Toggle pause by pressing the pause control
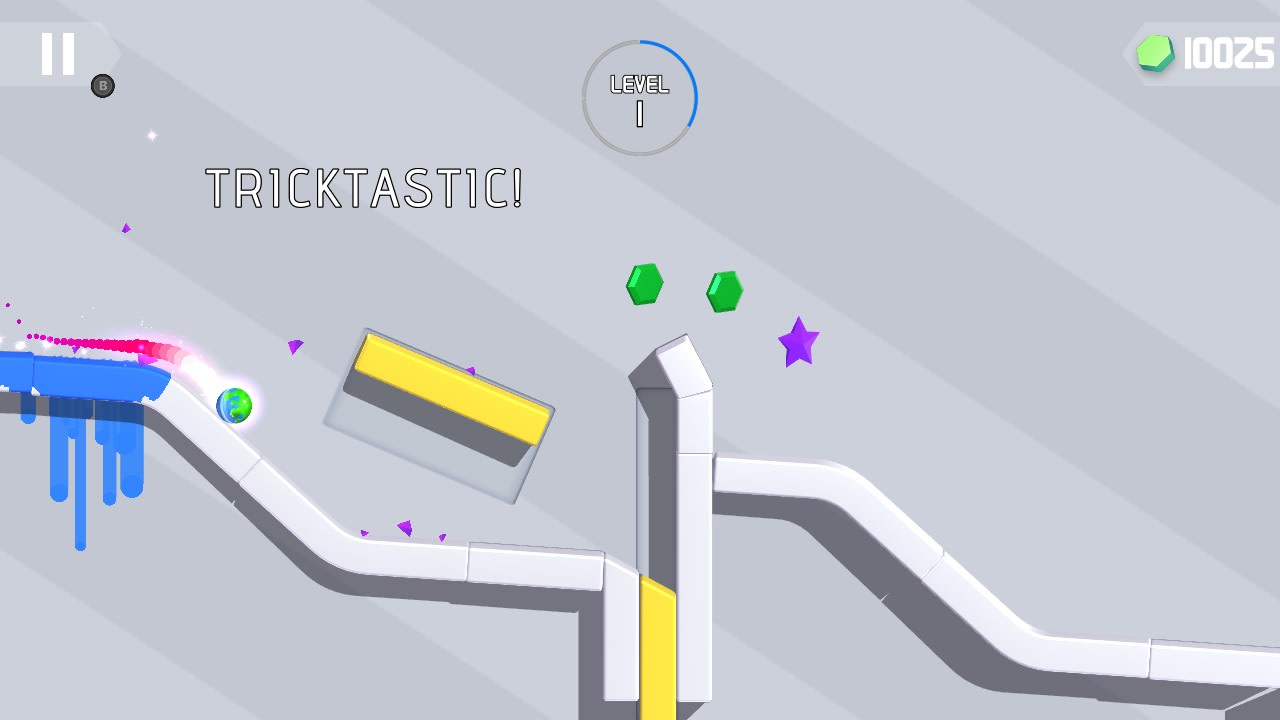This screenshot has width=1280, height=720. click(57, 53)
